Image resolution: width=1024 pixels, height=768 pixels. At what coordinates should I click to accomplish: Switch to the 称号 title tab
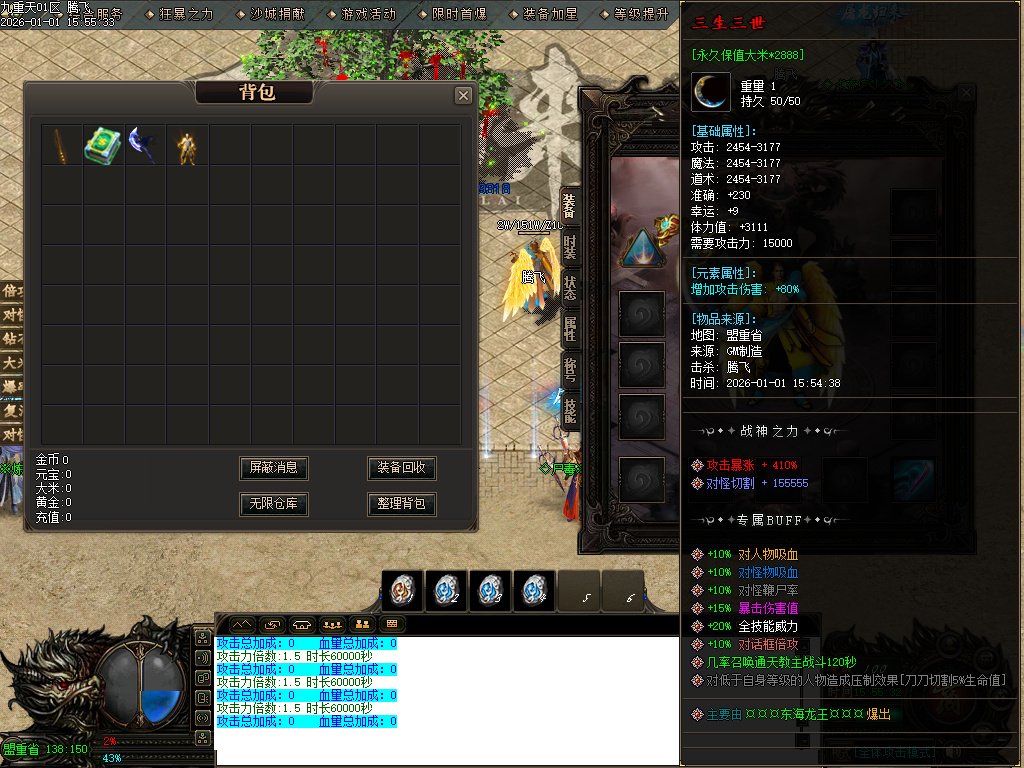(570, 370)
